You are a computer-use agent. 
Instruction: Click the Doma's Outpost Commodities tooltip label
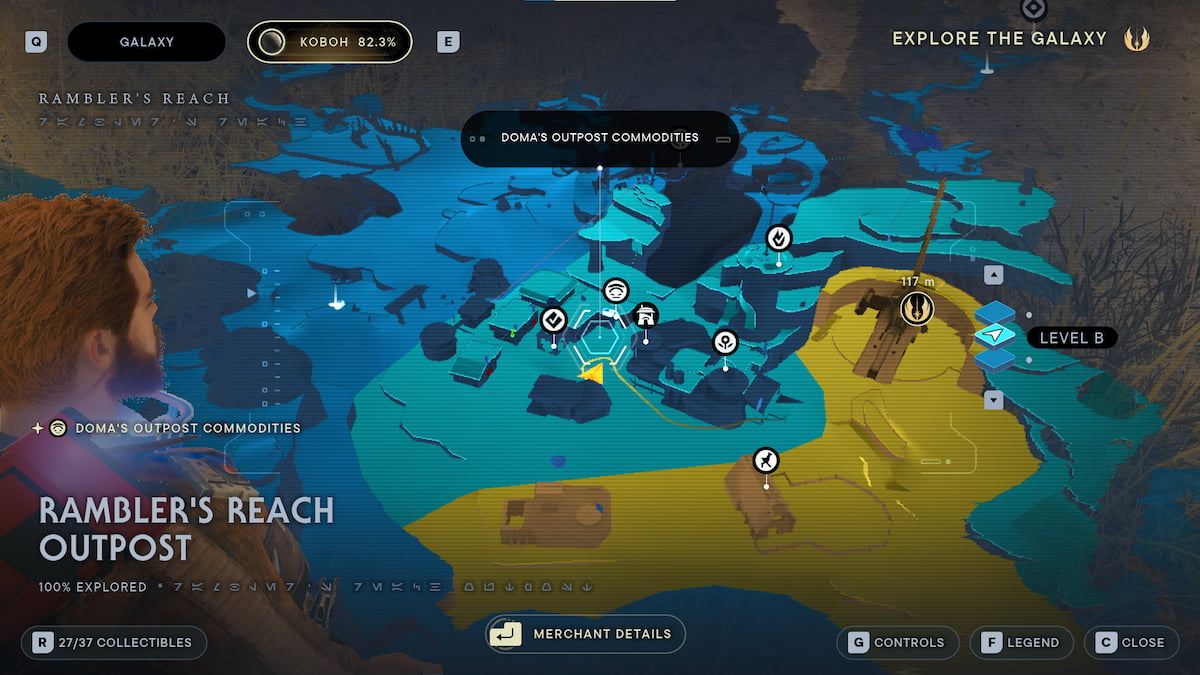click(600, 138)
